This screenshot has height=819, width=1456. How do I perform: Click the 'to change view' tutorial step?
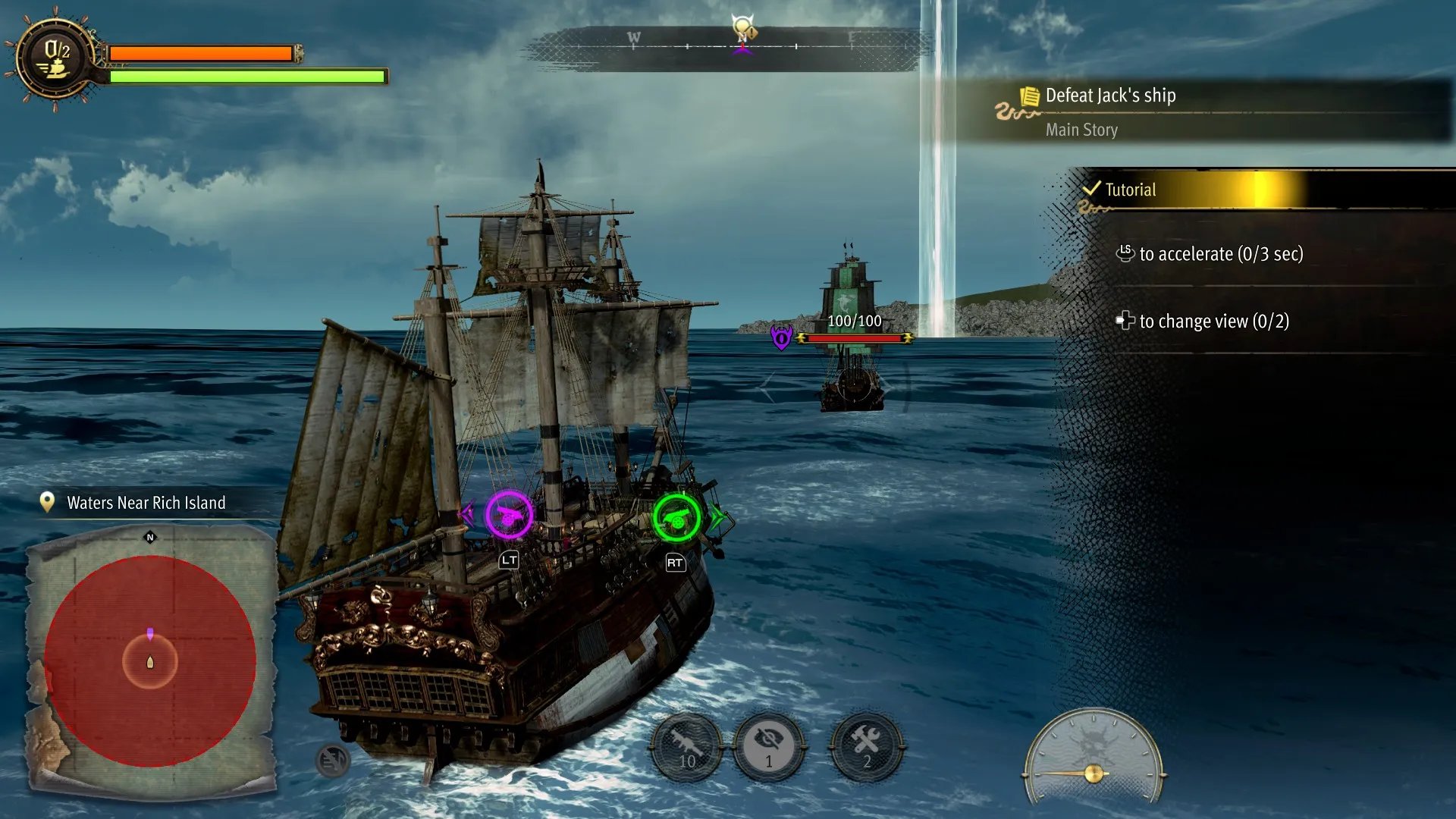(x=1213, y=322)
